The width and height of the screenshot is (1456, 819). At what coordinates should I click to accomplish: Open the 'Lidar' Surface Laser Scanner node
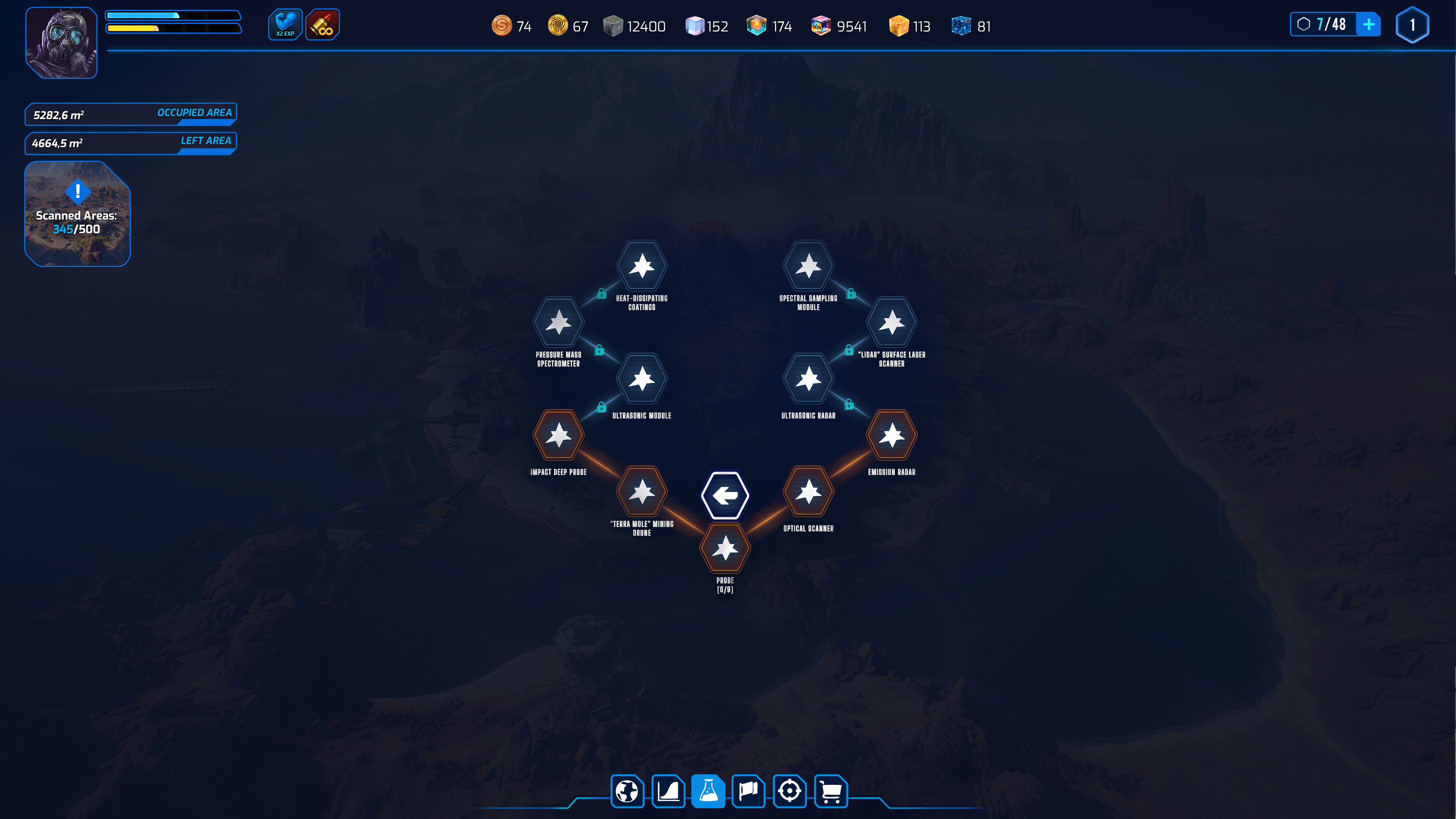891,322
